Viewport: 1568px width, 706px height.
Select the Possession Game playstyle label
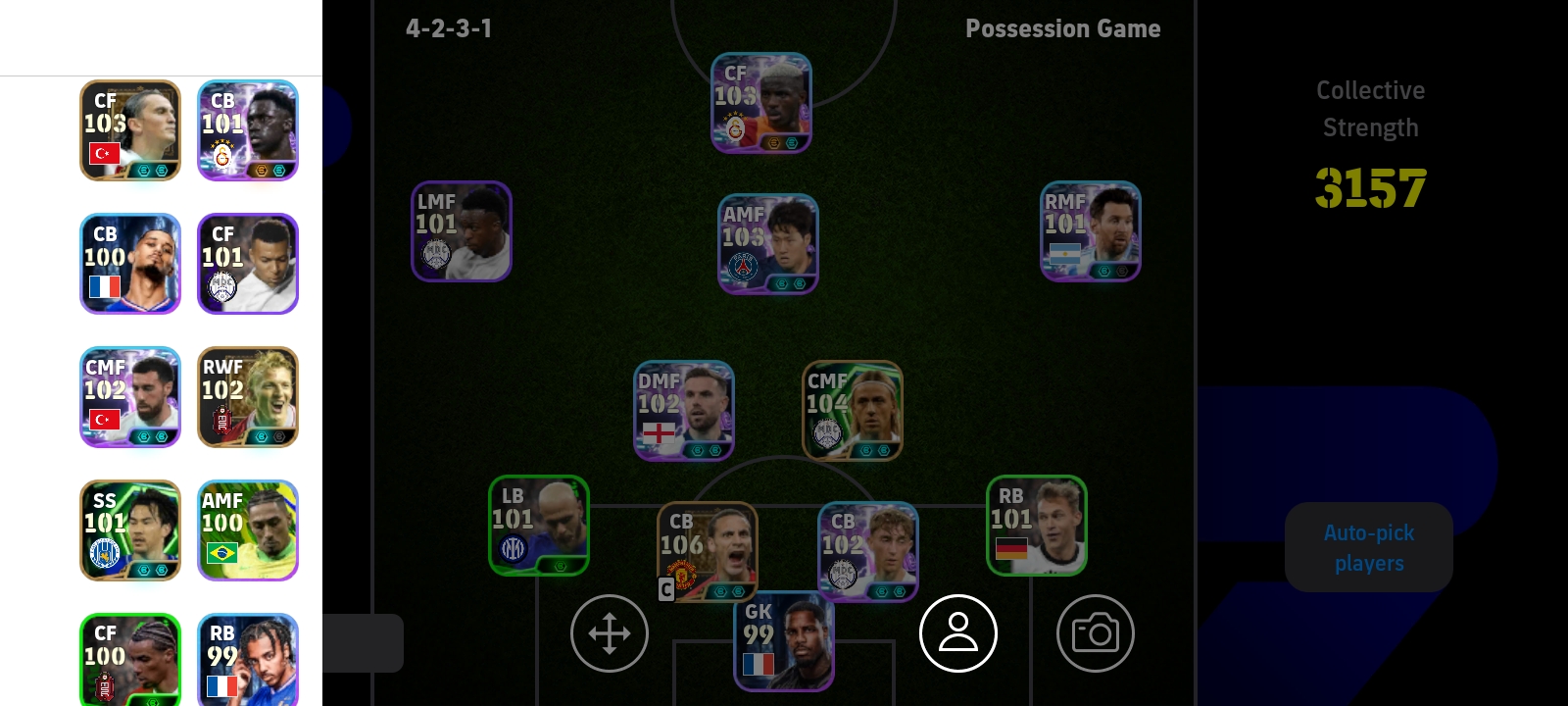1062,29
